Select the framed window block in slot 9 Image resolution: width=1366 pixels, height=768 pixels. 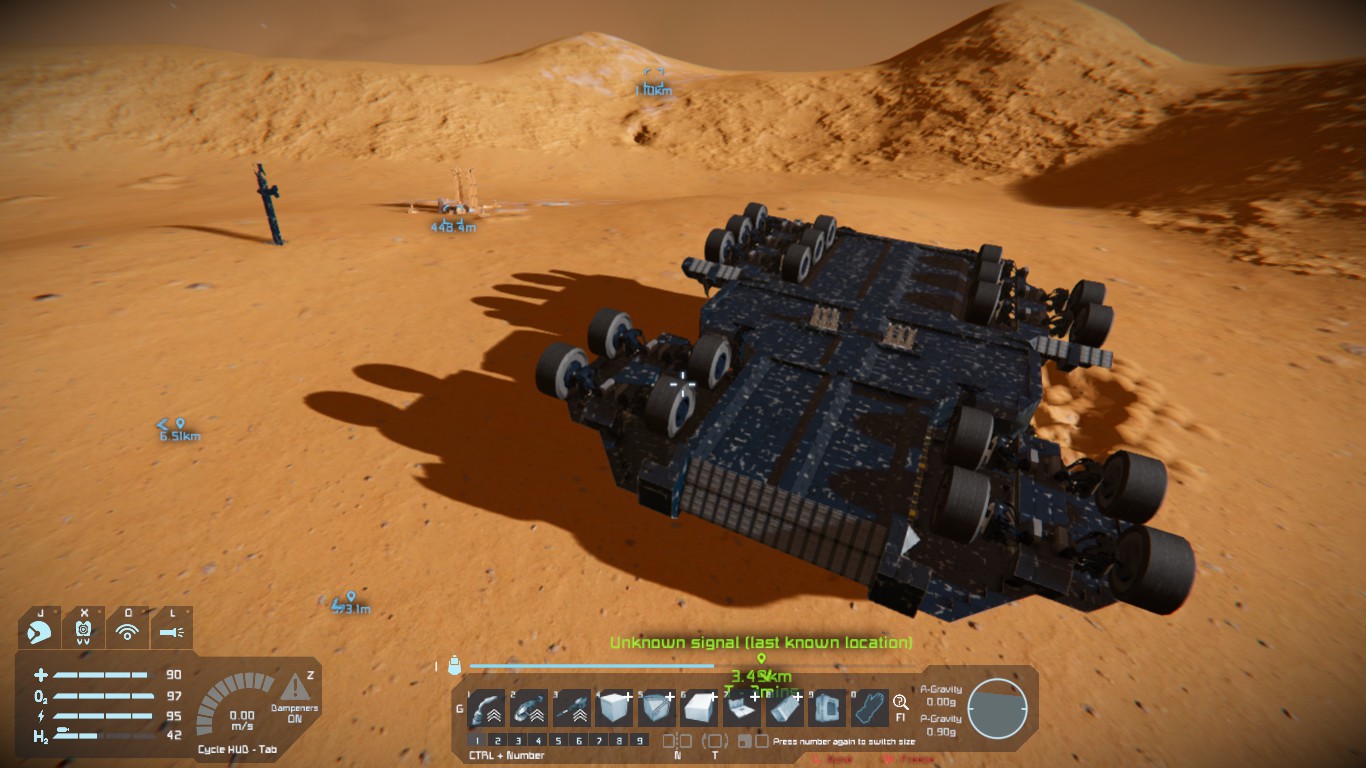(x=826, y=709)
